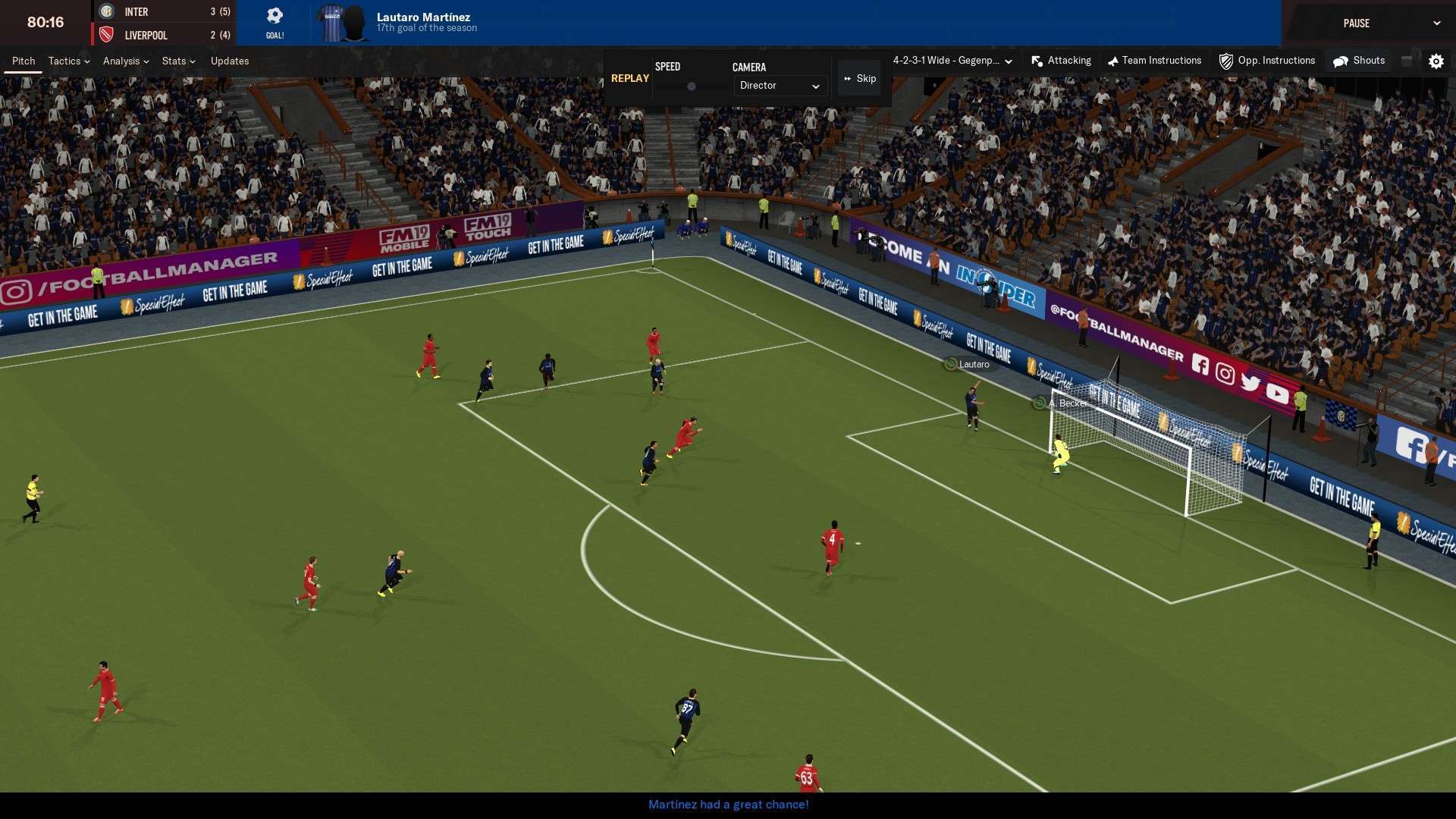
Task: Click Lautaro Martínez goal scorer name
Action: [423, 17]
